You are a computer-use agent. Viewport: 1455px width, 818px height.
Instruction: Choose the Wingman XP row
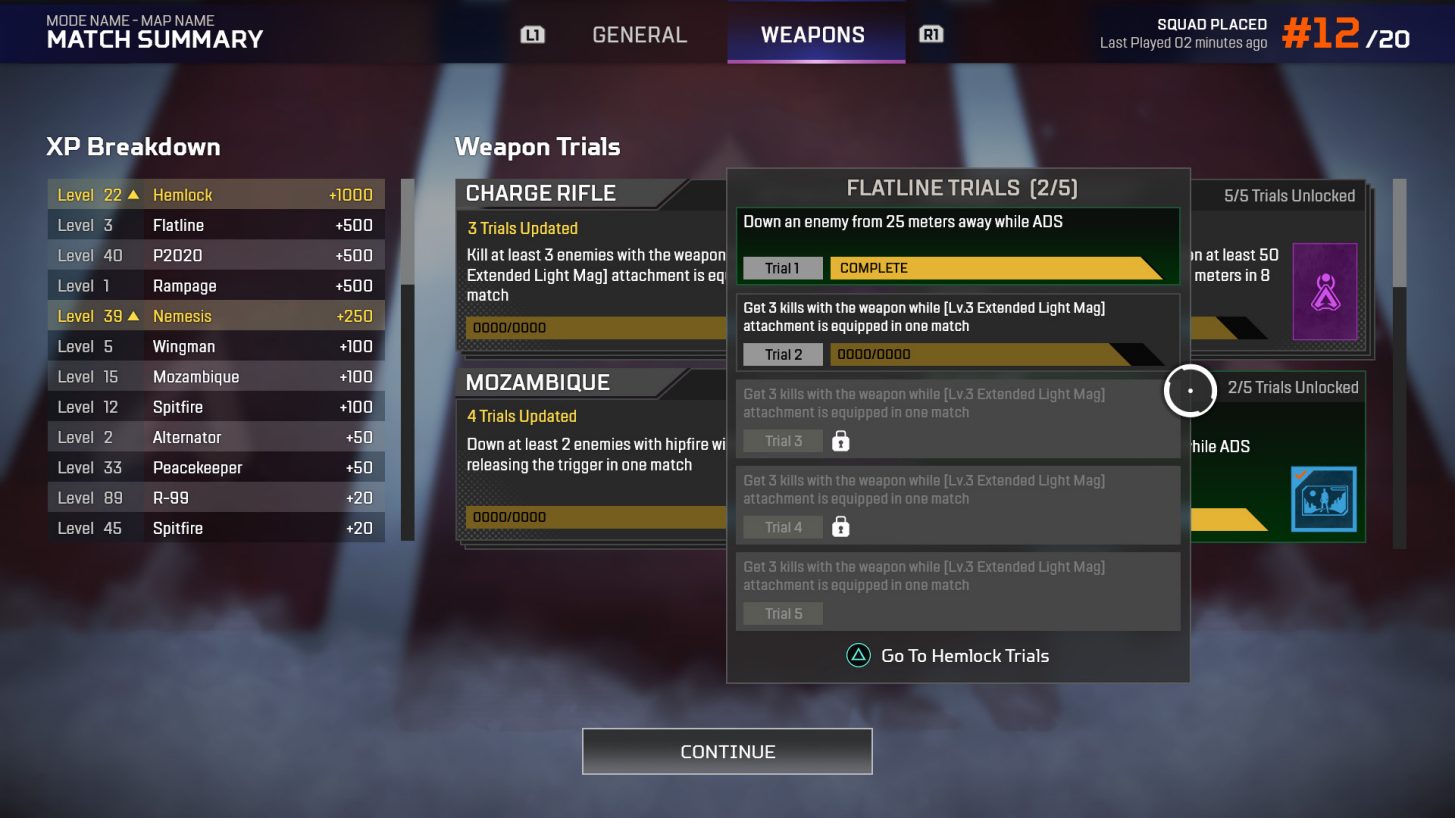click(216, 346)
